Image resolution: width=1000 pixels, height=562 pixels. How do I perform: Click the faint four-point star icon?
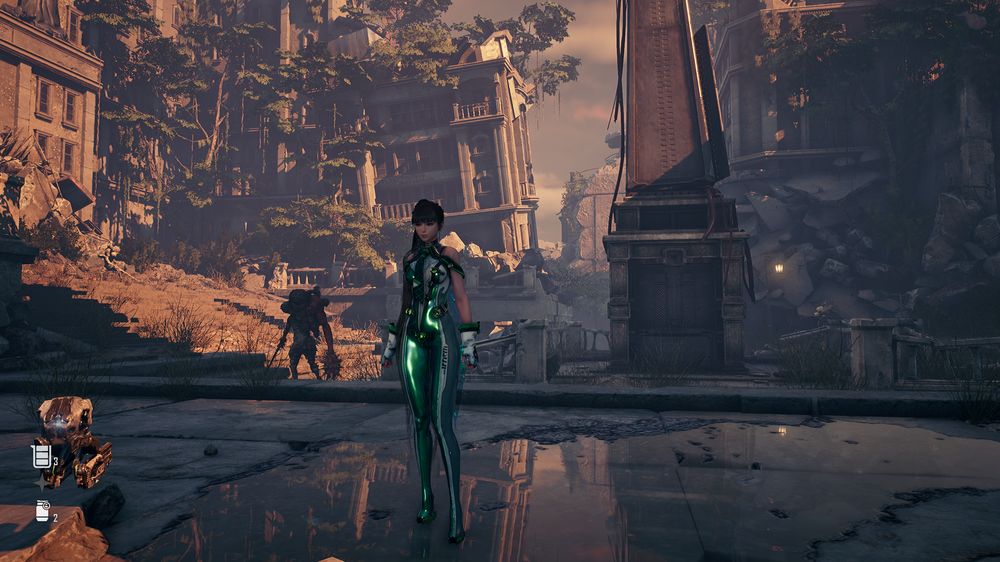coord(42,483)
